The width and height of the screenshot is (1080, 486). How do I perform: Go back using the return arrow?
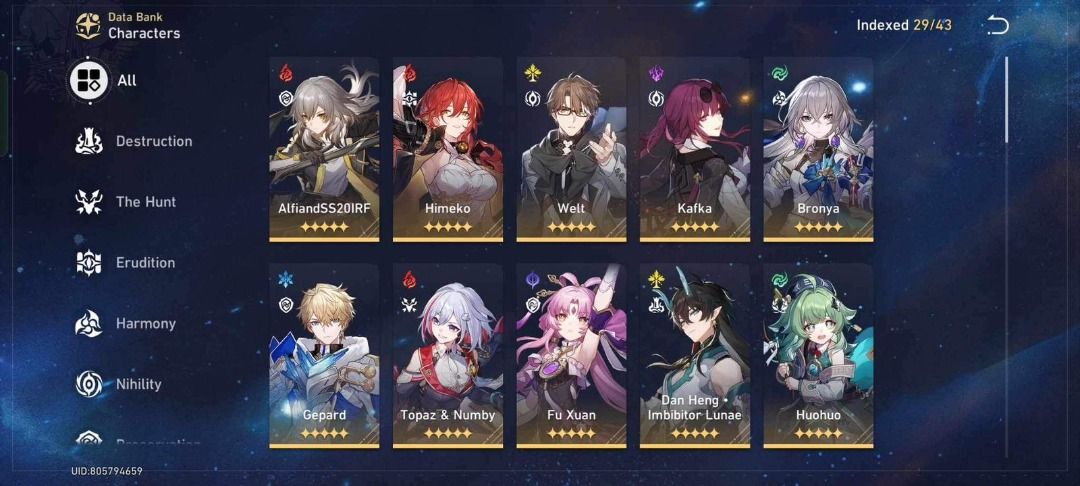(997, 25)
